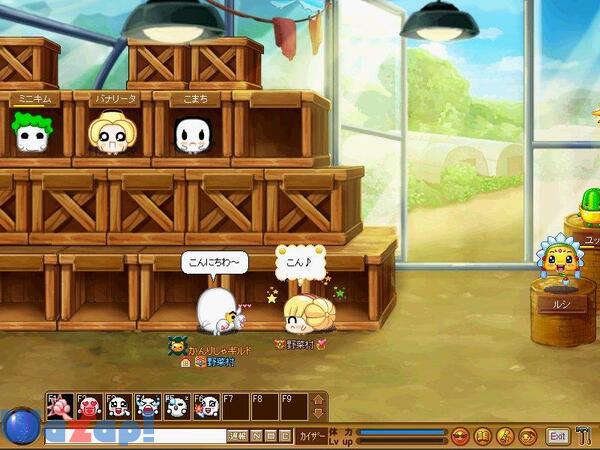This screenshot has width=600, height=450.
Task: Exit the game with the Exit button
Action: coord(557,436)
